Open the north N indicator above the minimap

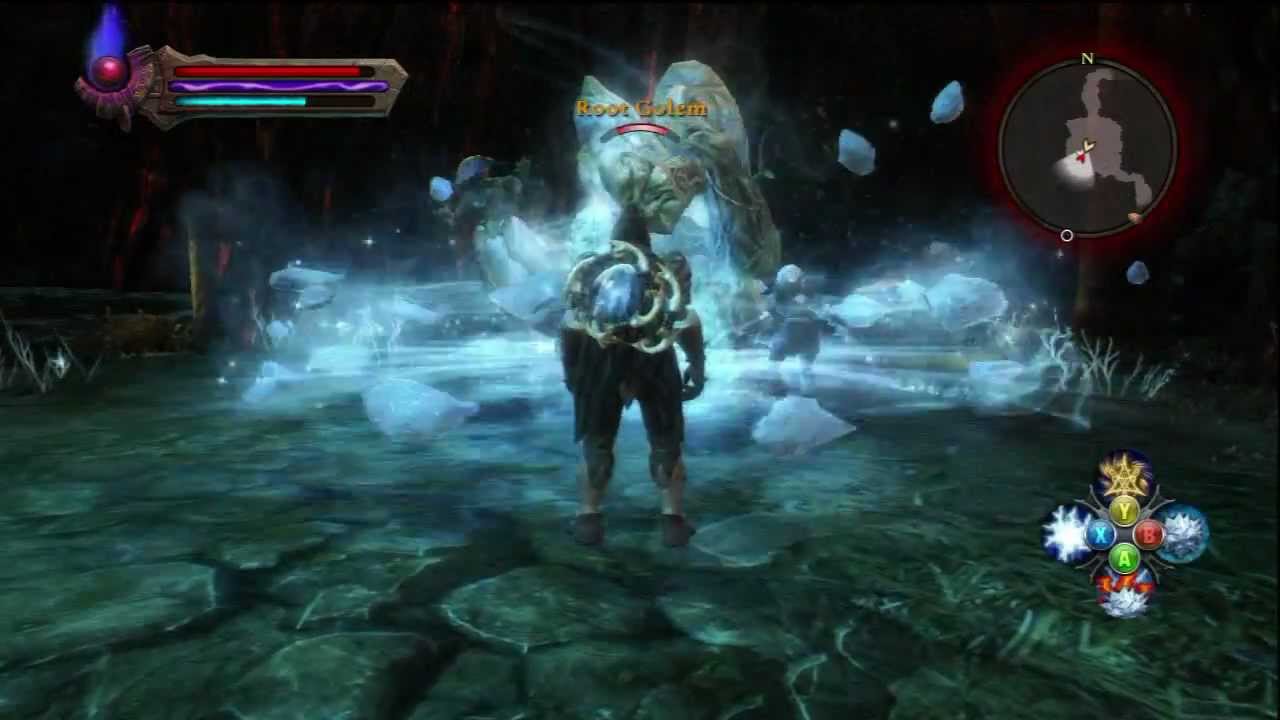click(1086, 60)
